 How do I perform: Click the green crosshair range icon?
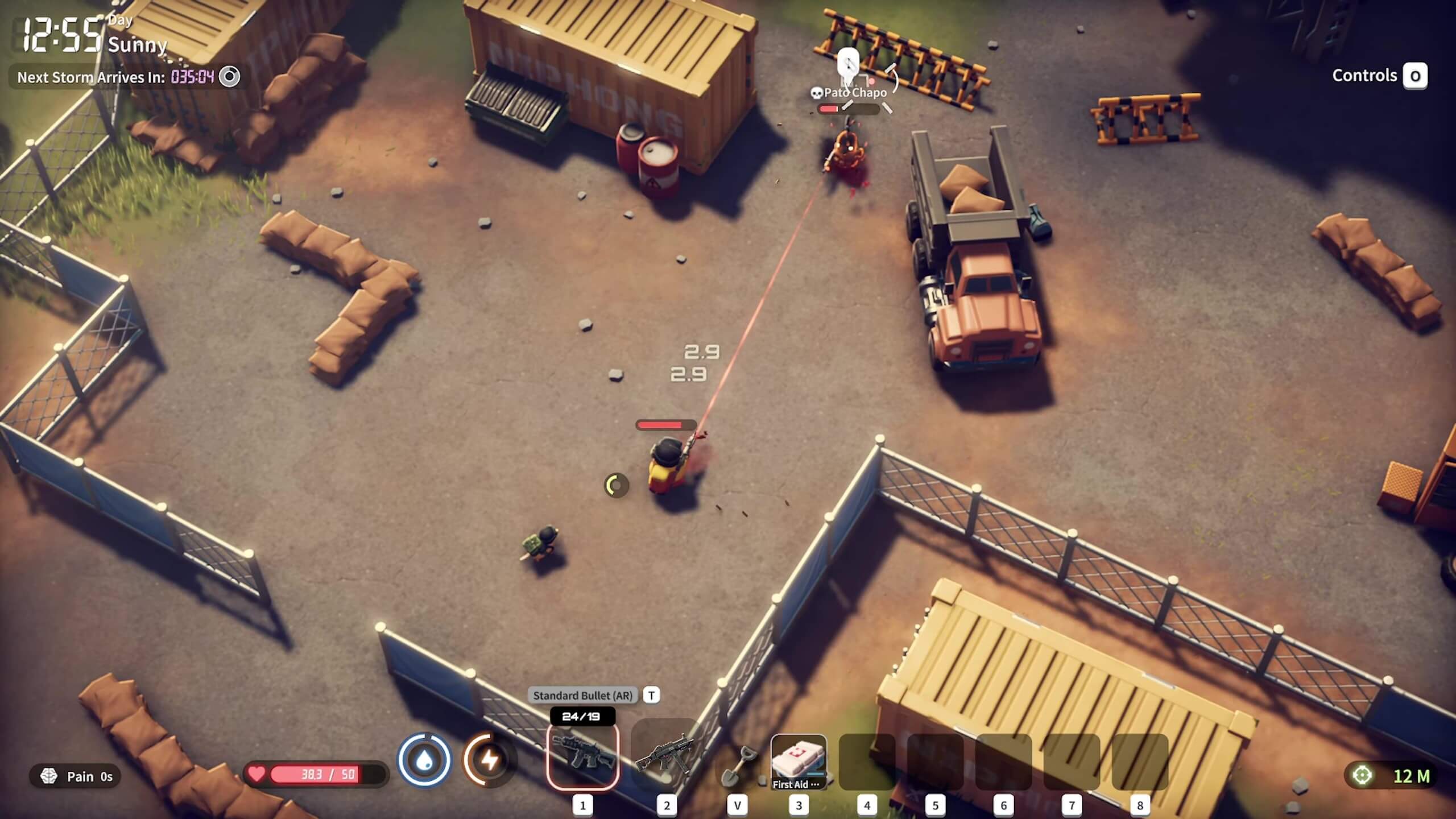pyautogui.click(x=1362, y=775)
